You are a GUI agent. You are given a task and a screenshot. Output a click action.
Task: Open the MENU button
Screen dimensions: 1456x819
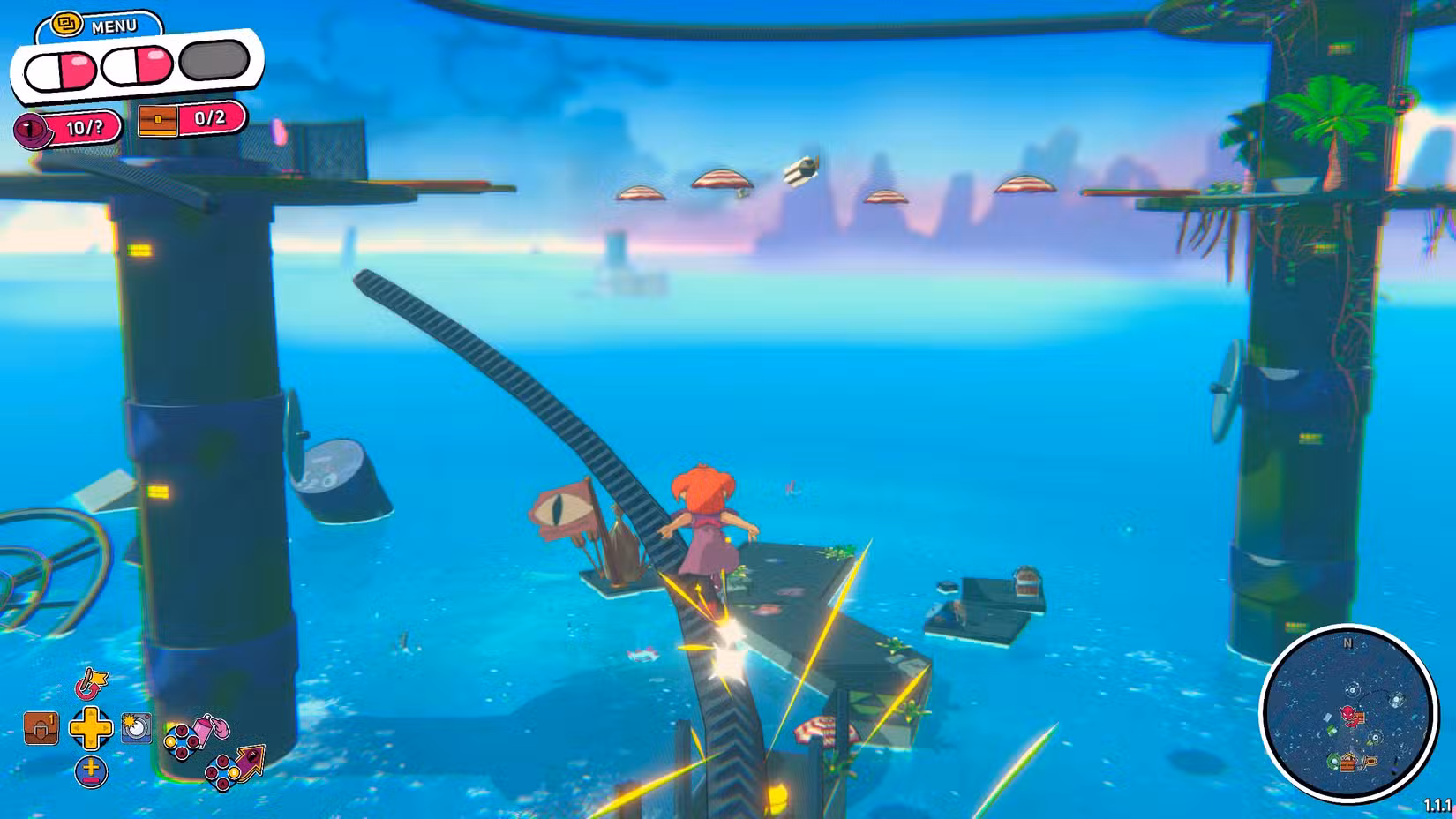coord(97,25)
